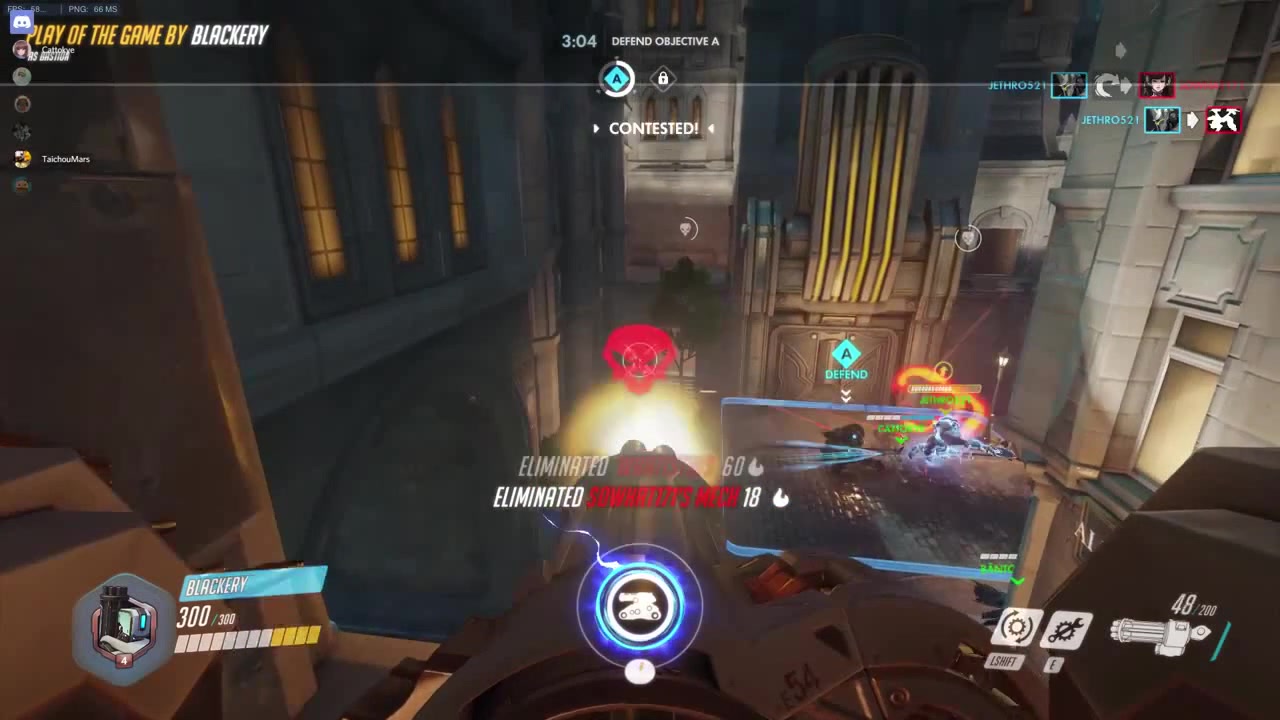
Task: Select the Reconfigure ability icon bound to LSHIFT
Action: tap(1016, 628)
